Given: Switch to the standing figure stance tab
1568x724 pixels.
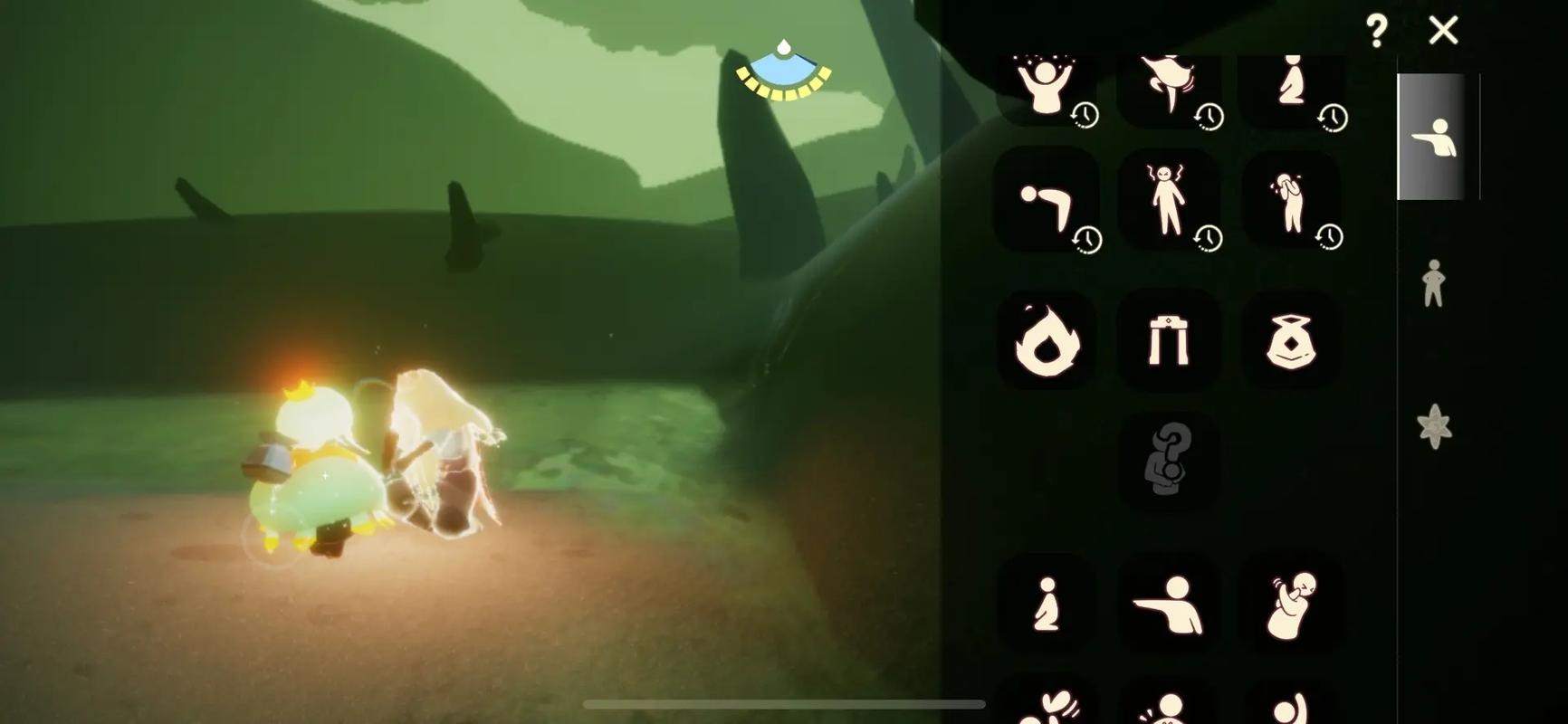Looking at the screenshot, I should [1432, 283].
